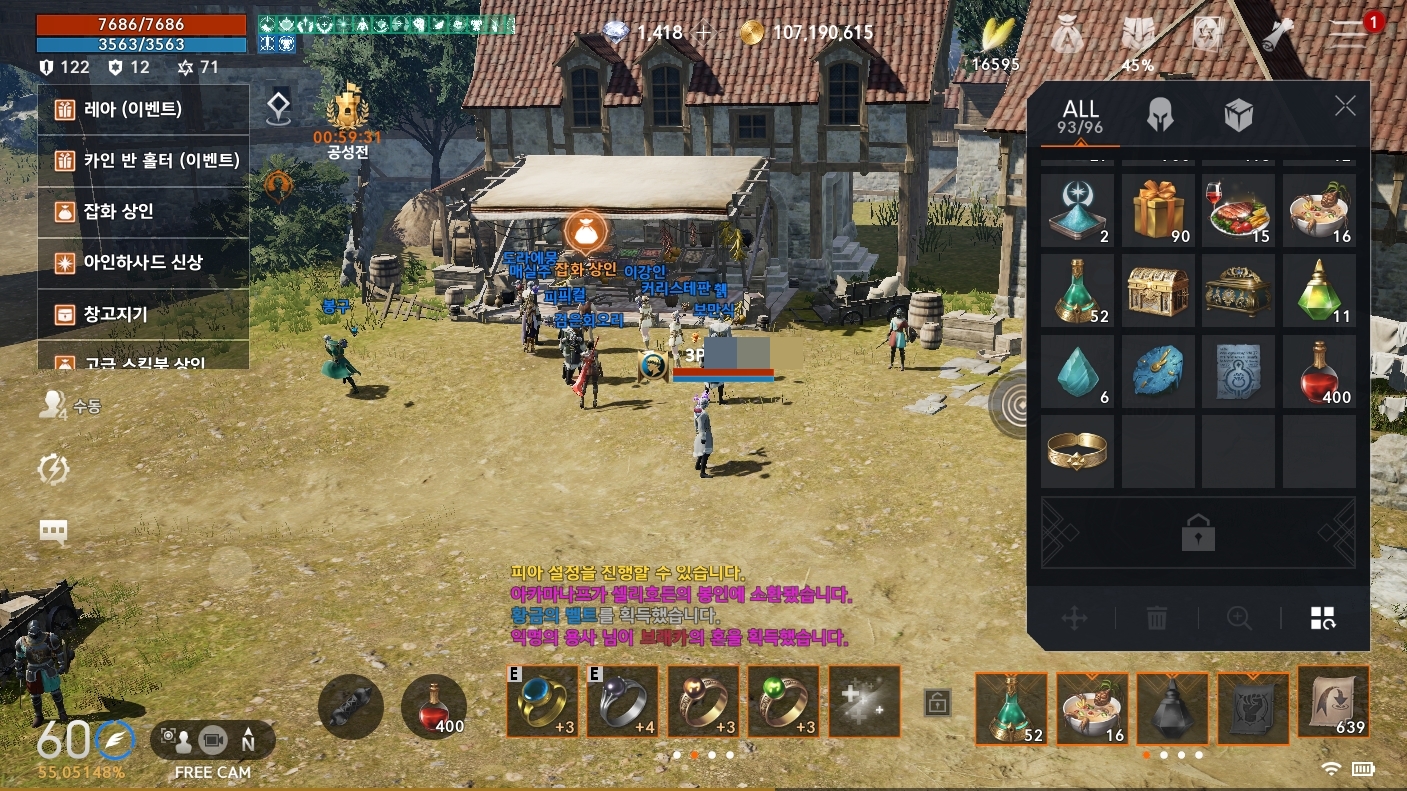Tap the plus beside the diamond currency
This screenshot has width=1407, height=791.
703,33
